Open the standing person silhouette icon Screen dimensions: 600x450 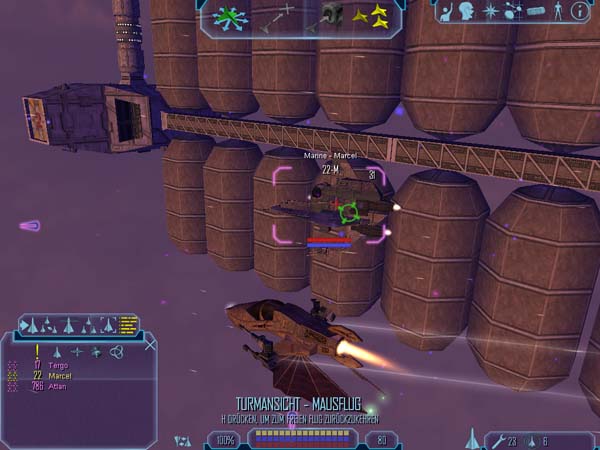pyautogui.click(x=556, y=12)
